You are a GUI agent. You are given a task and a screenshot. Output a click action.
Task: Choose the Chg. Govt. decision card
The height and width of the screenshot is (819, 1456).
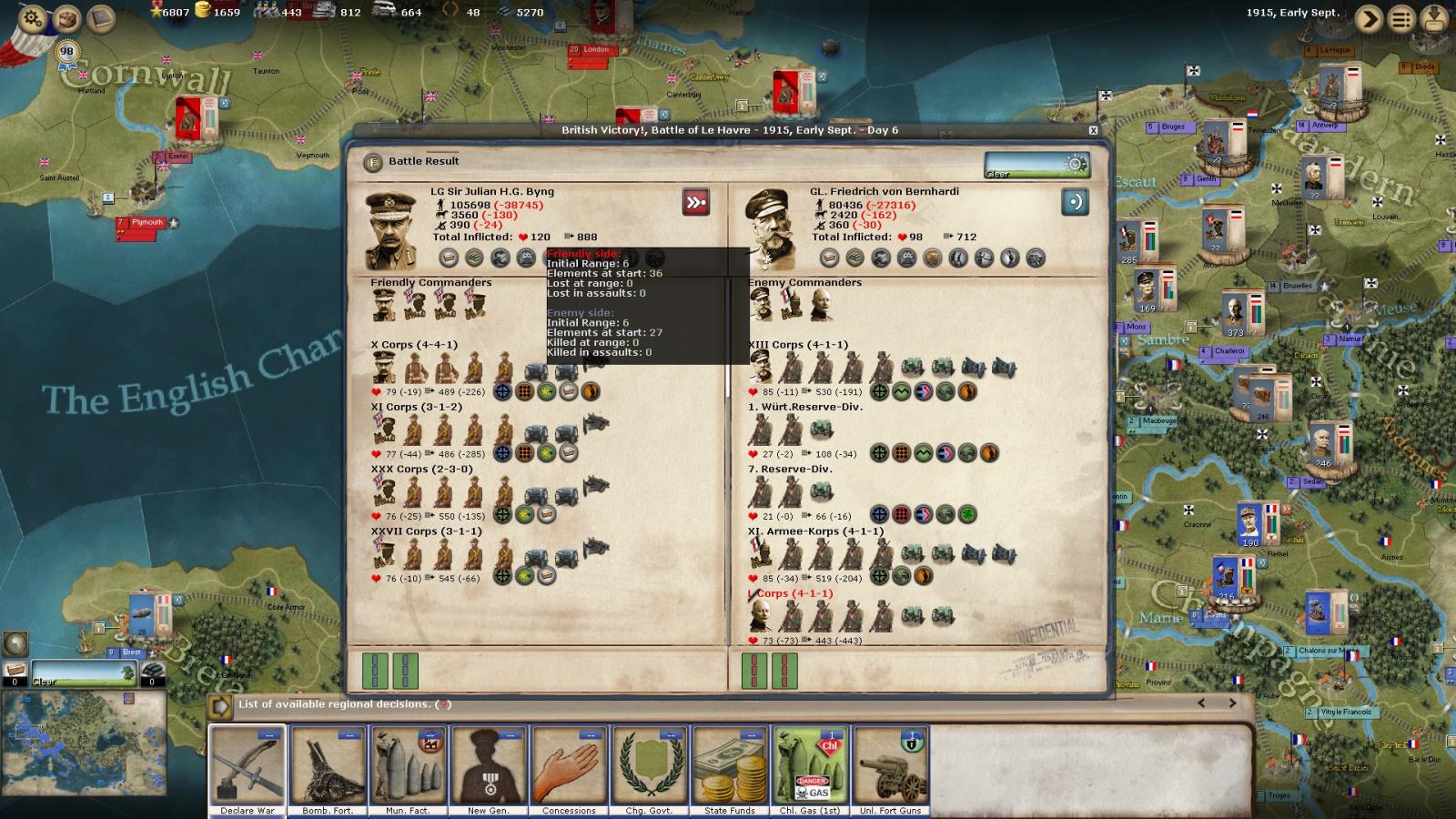coord(649,769)
